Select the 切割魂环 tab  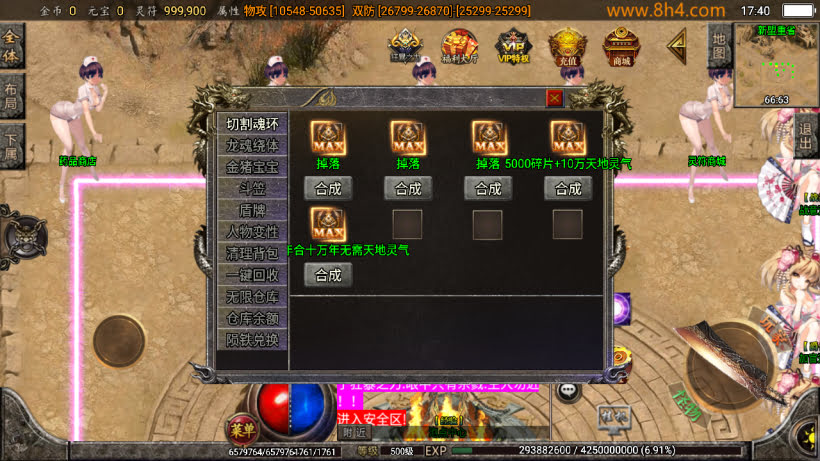click(x=252, y=124)
